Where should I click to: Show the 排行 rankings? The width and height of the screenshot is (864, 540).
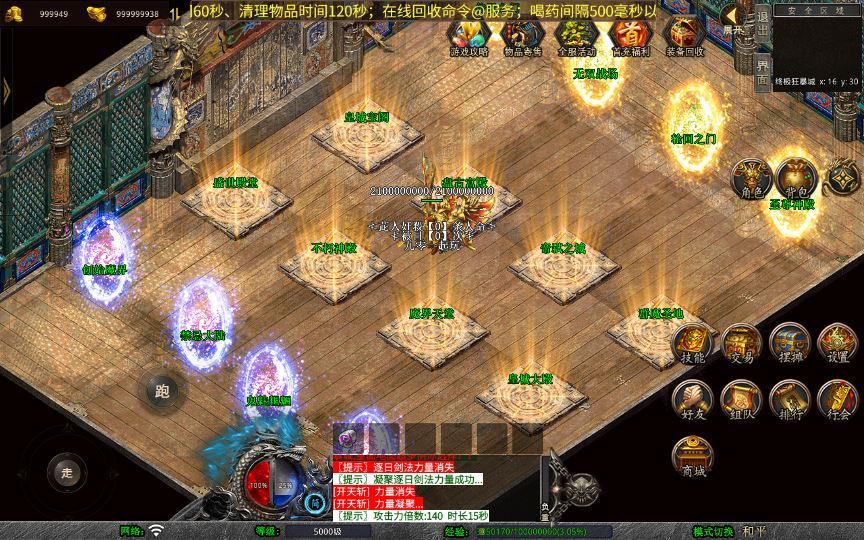coord(789,399)
